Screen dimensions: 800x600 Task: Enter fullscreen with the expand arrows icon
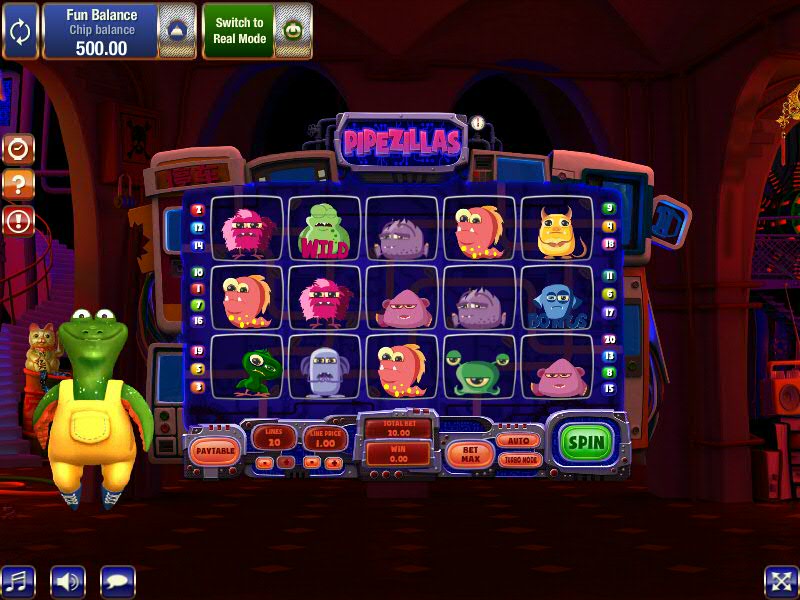[780, 581]
